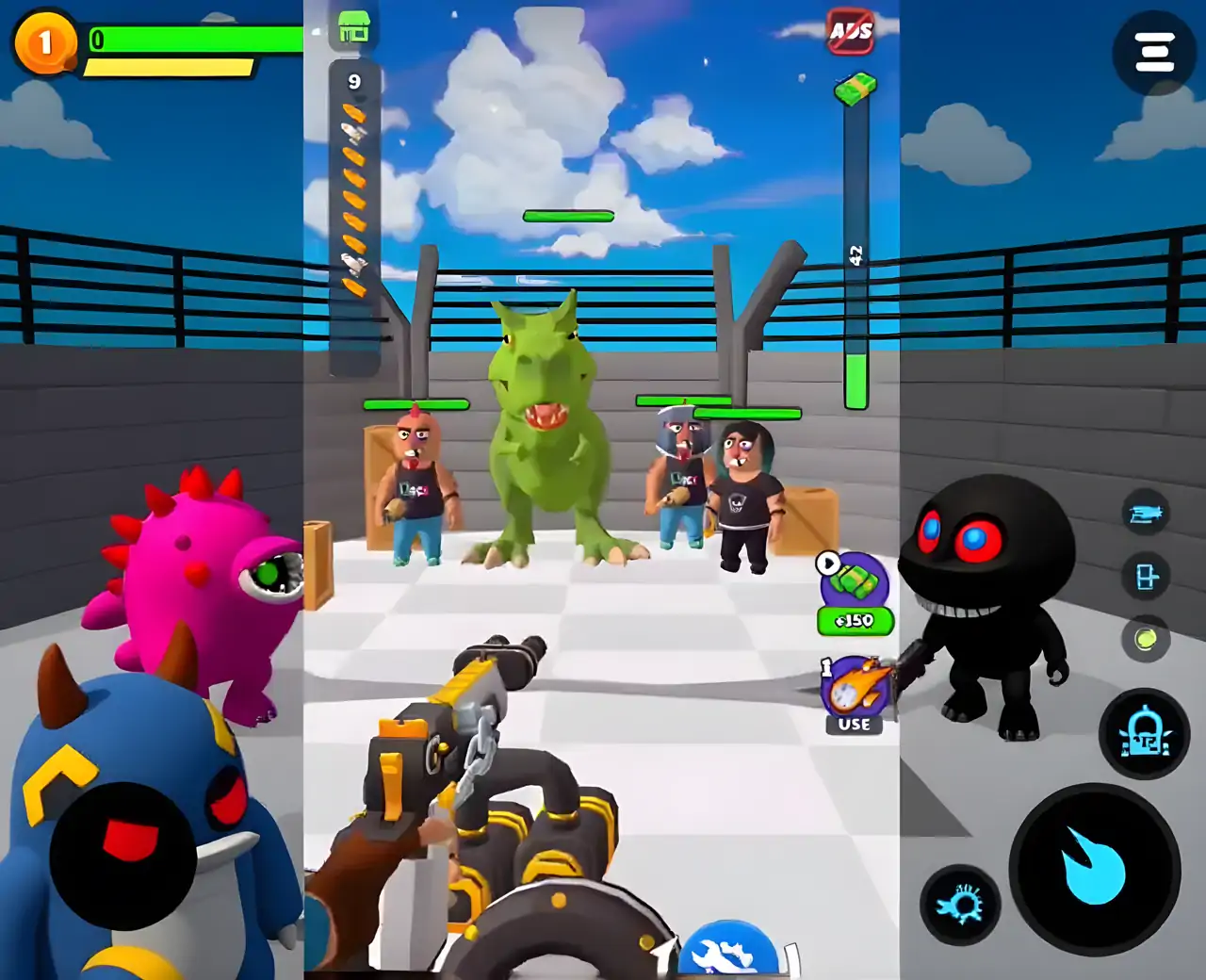Activate the gear-shaped ability button
This screenshot has width=1206, height=980.
coord(960,905)
